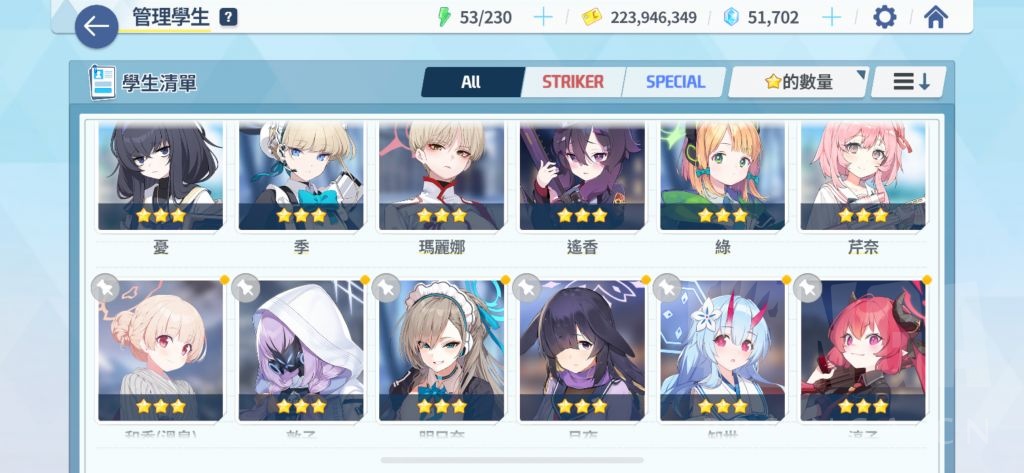Choose the maid headband student card
The image size is (1024, 473).
(441, 350)
